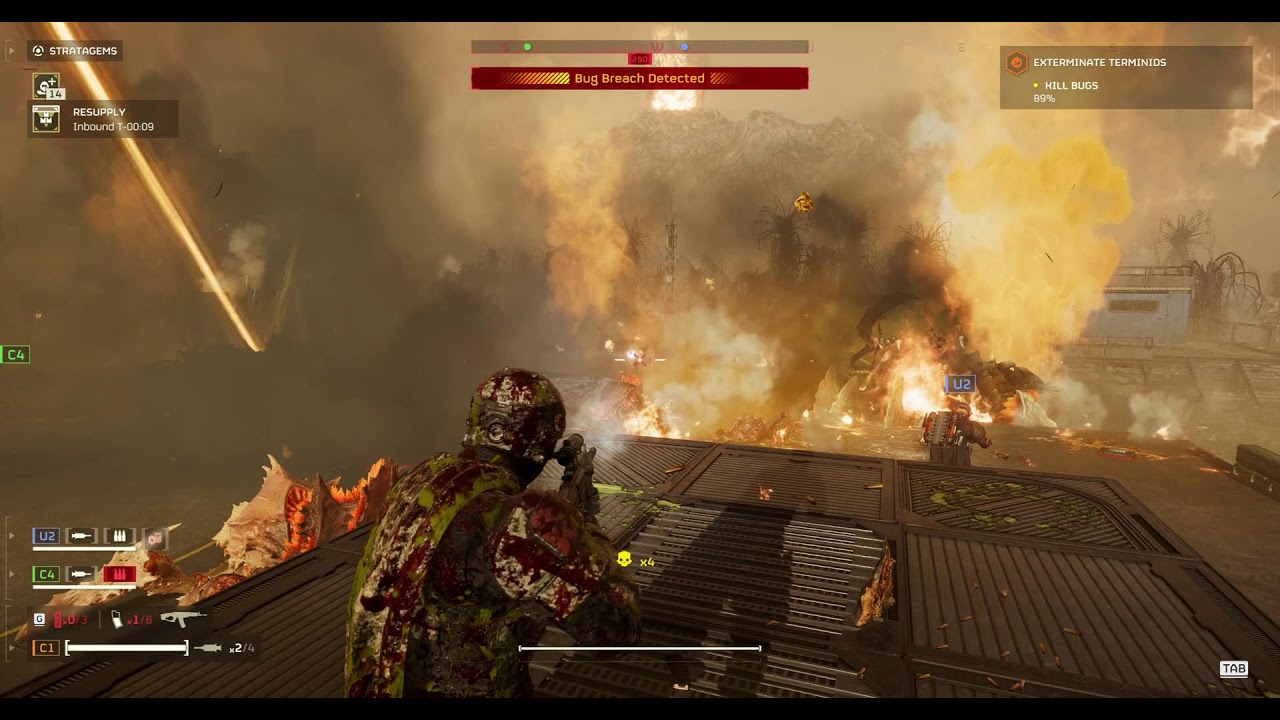Select the Reinforce stratagem icon
1280x720 pixels.
pyautogui.click(x=46, y=86)
